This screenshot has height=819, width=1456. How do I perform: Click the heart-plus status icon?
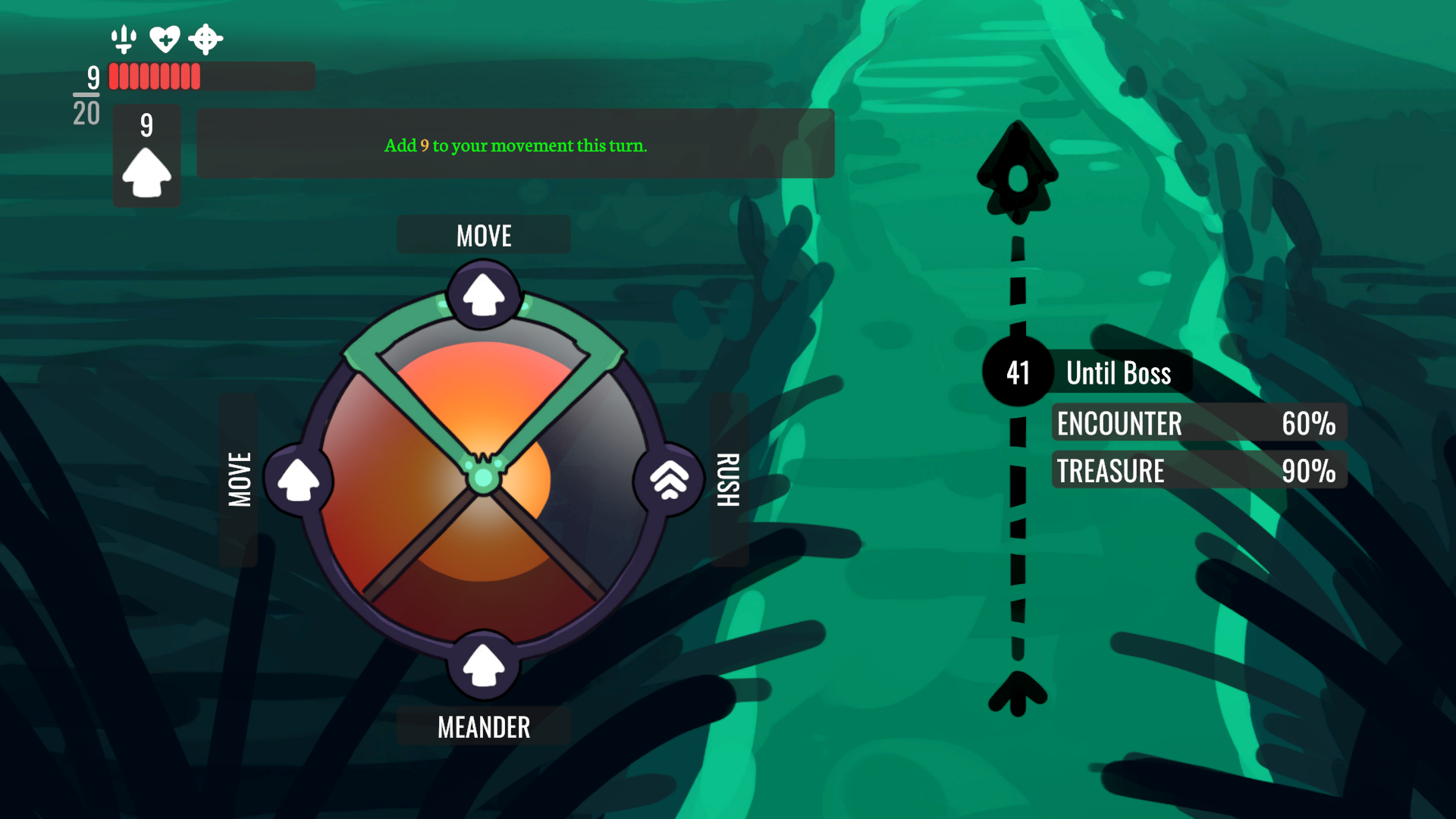click(x=165, y=39)
